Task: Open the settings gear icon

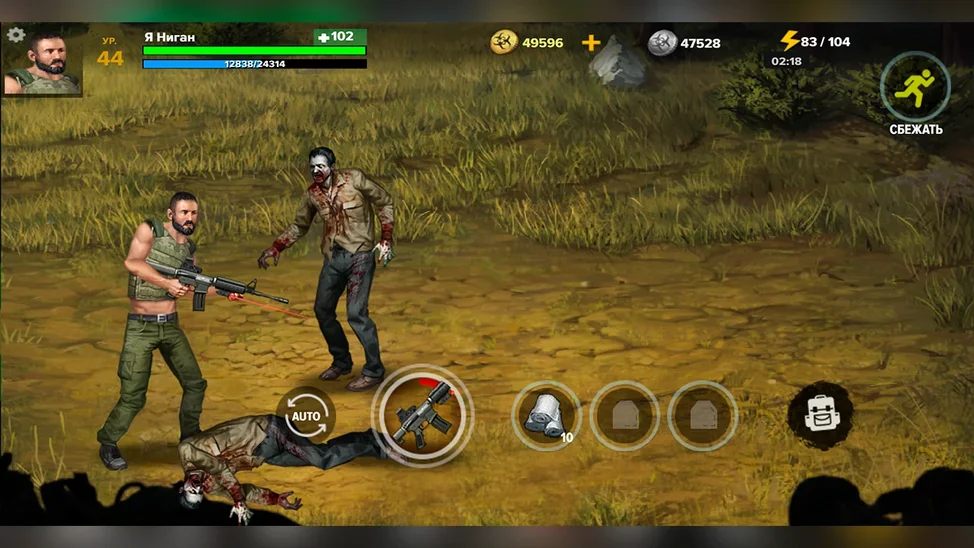Action: 16,34
